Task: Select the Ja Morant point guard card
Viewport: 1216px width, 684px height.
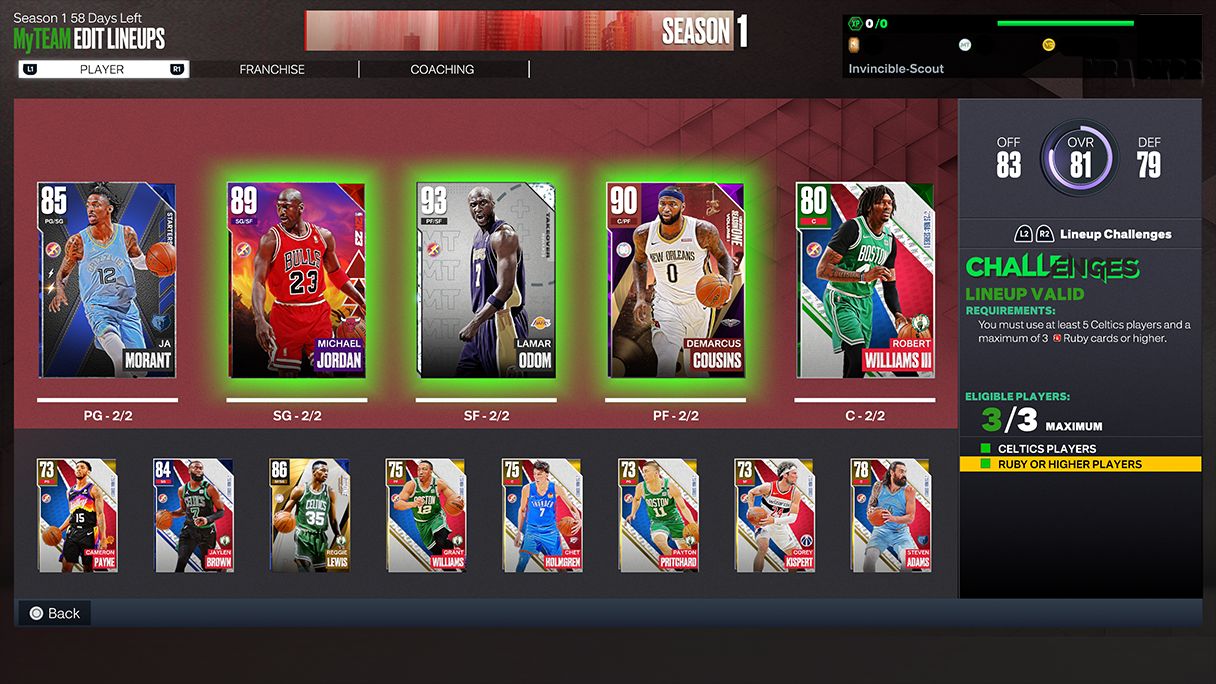Action: (107, 280)
